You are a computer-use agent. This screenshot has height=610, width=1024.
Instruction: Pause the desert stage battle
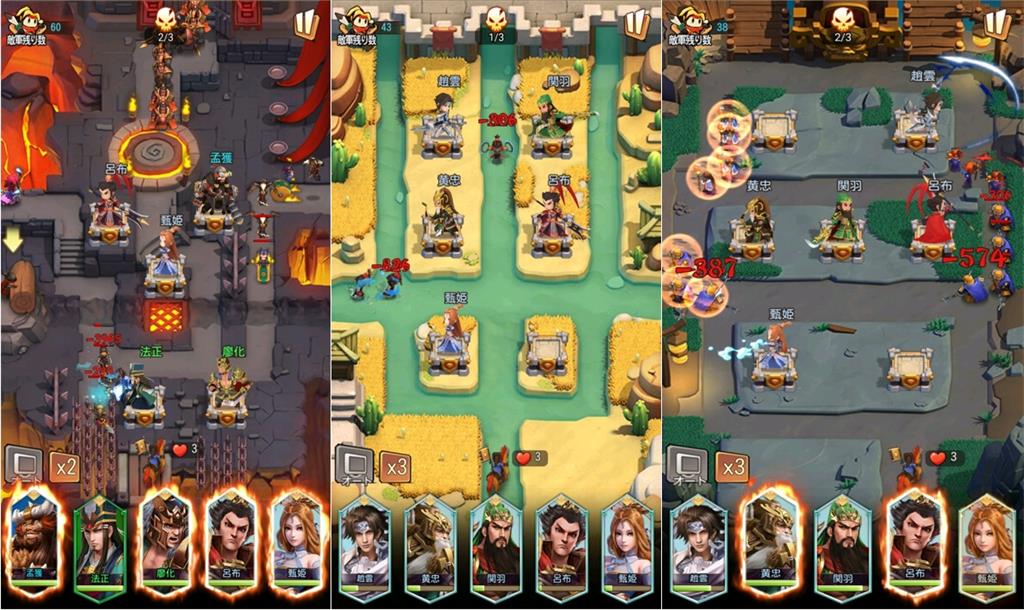tap(637, 24)
